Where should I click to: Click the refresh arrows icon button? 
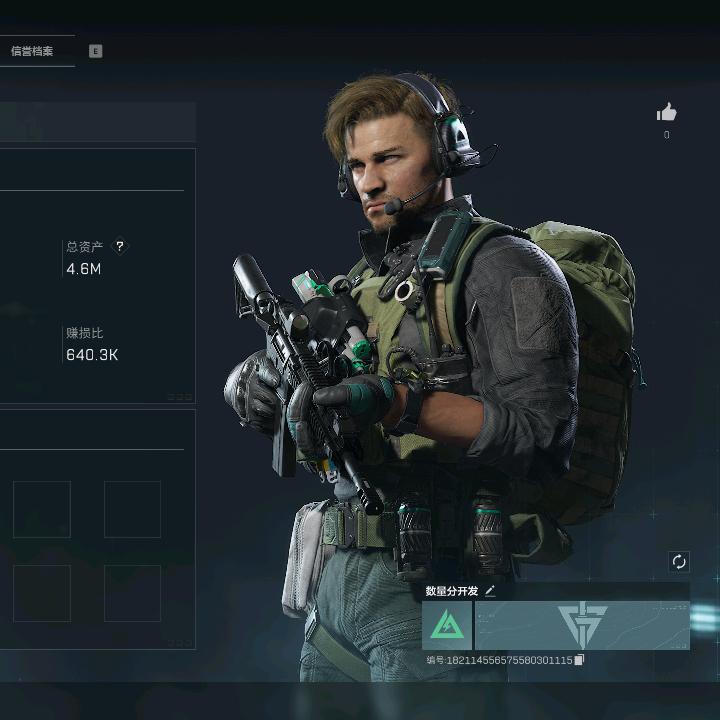tap(679, 562)
